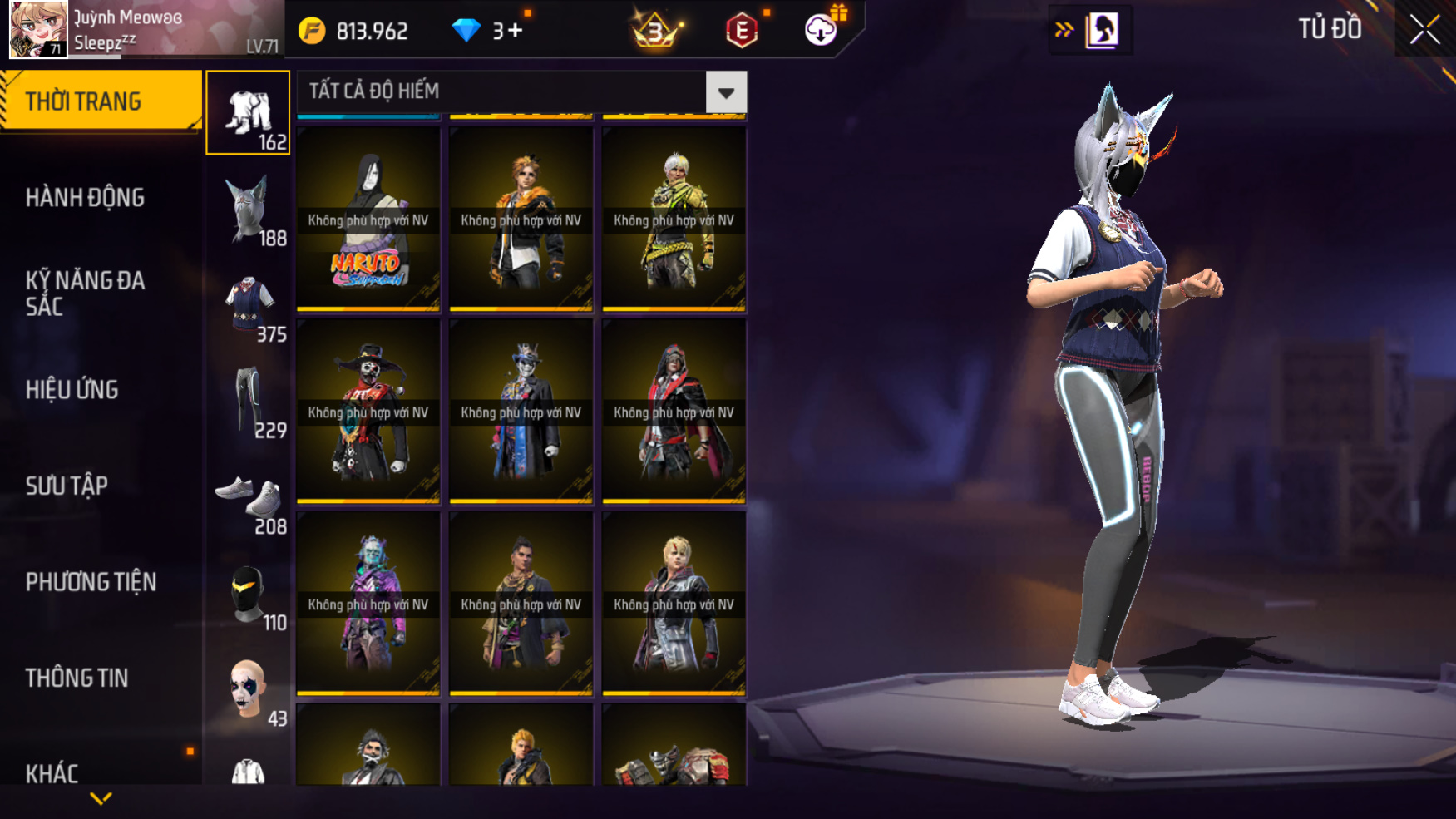This screenshot has width=1456, height=819.
Task: Select the red sombrero skeleton outfit
Action: (368, 412)
